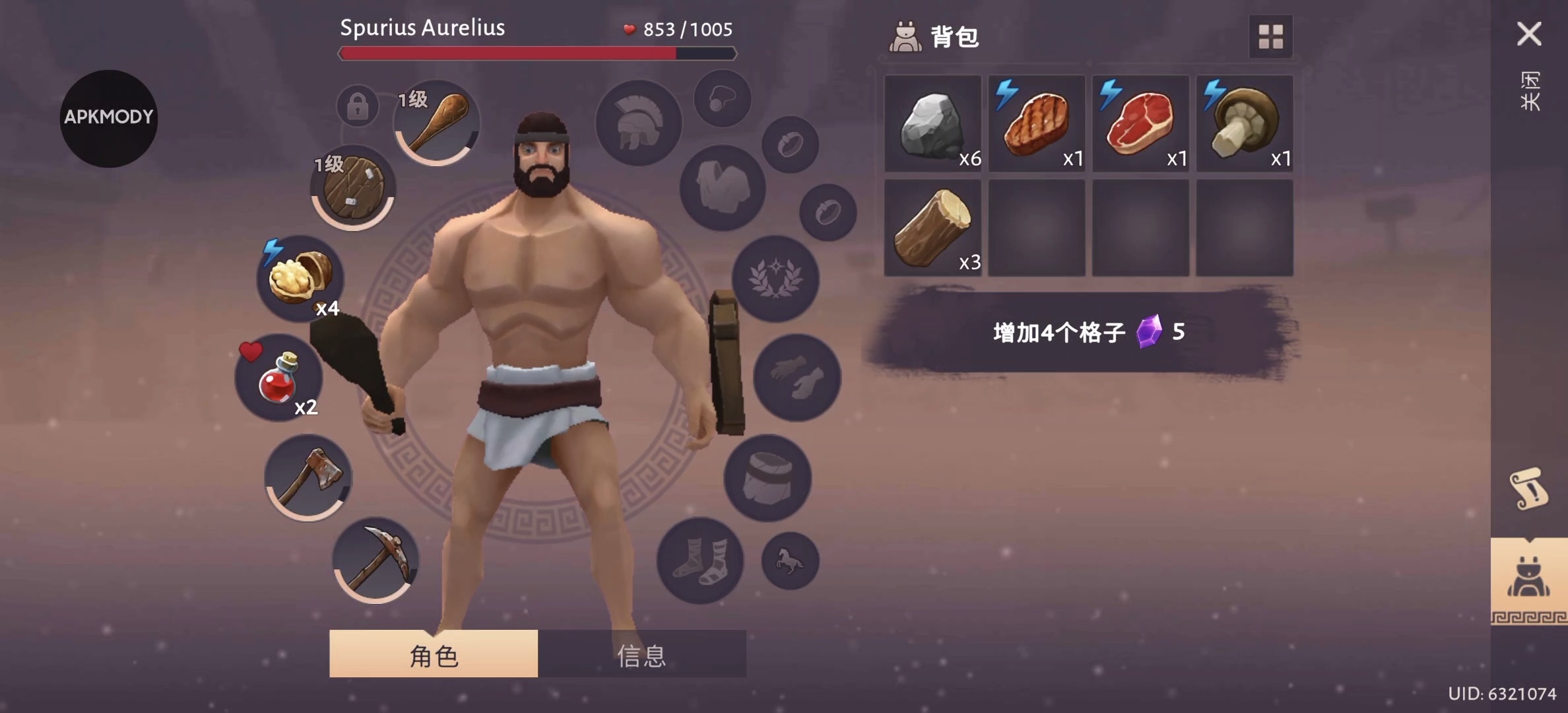Viewport: 1568px width, 713px height.
Task: Open the quest scroll side button
Action: pos(1528,489)
